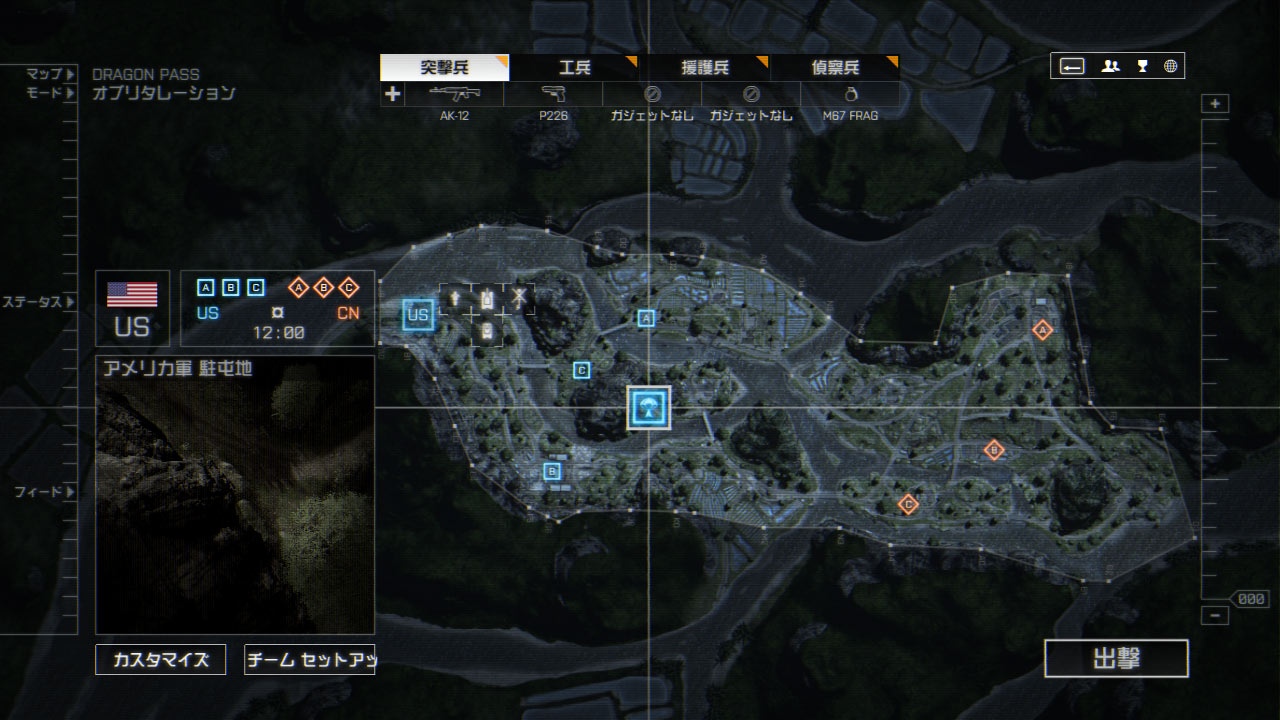This screenshot has height=720, width=1280.
Task: Zoom in the map with the plus button
Action: [1215, 104]
